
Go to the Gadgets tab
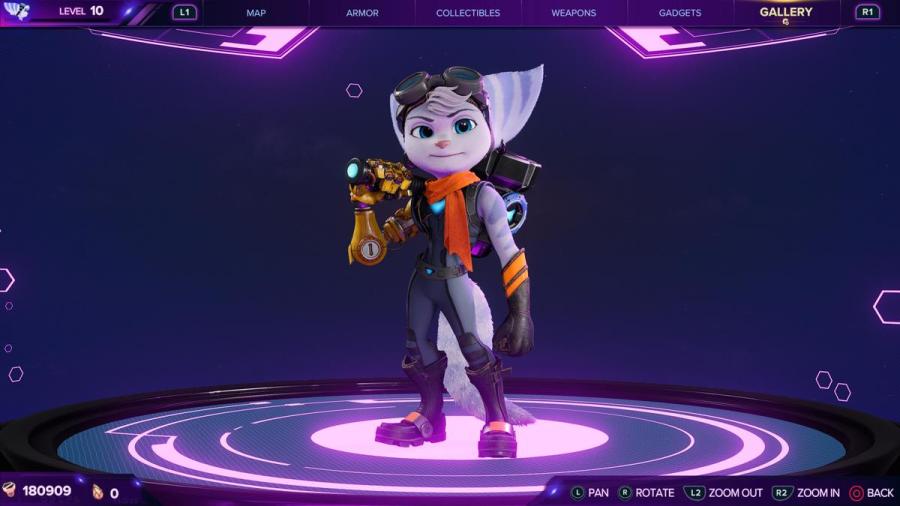coord(680,13)
